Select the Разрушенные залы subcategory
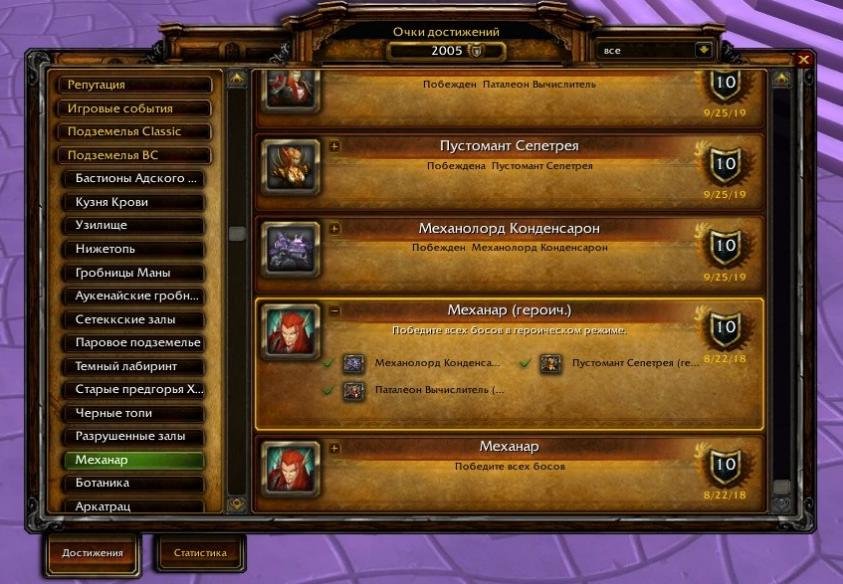This screenshot has height=584, width=843. tap(139, 437)
